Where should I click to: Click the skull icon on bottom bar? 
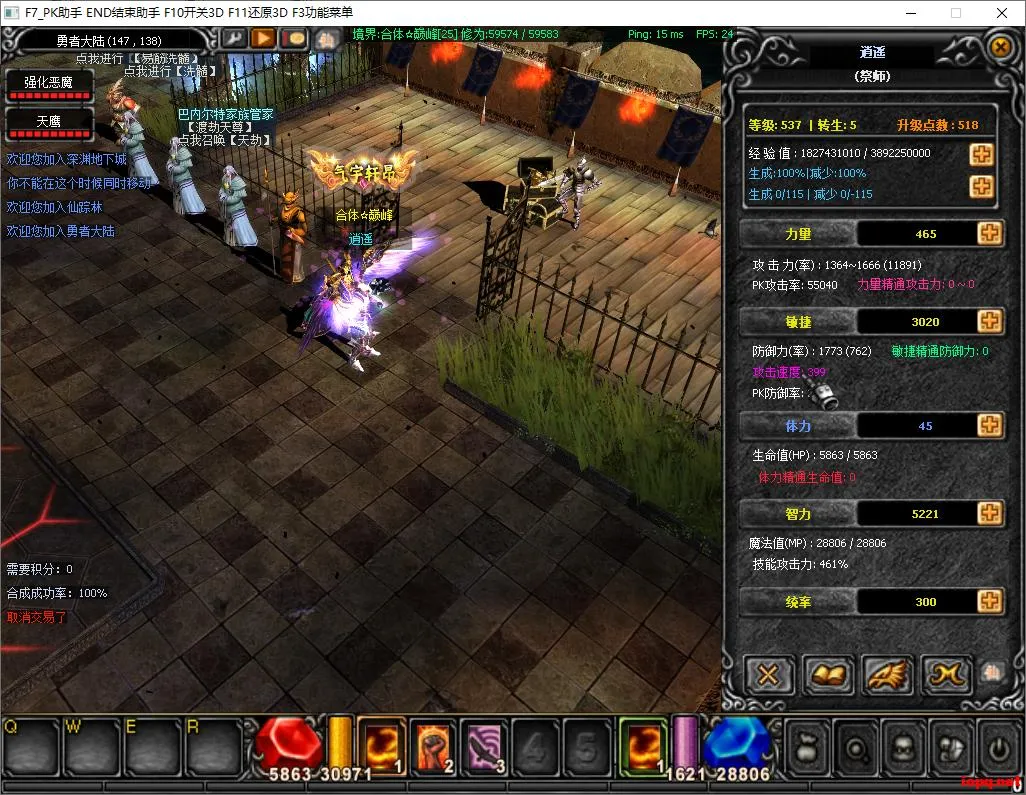pos(901,747)
